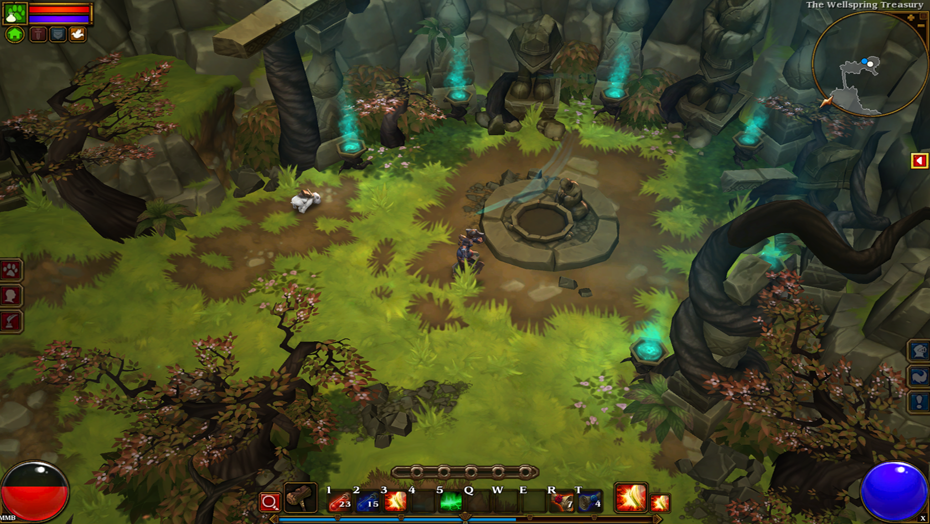
Task: Open the pet panel via the paw portrait
Action: click(14, 13)
